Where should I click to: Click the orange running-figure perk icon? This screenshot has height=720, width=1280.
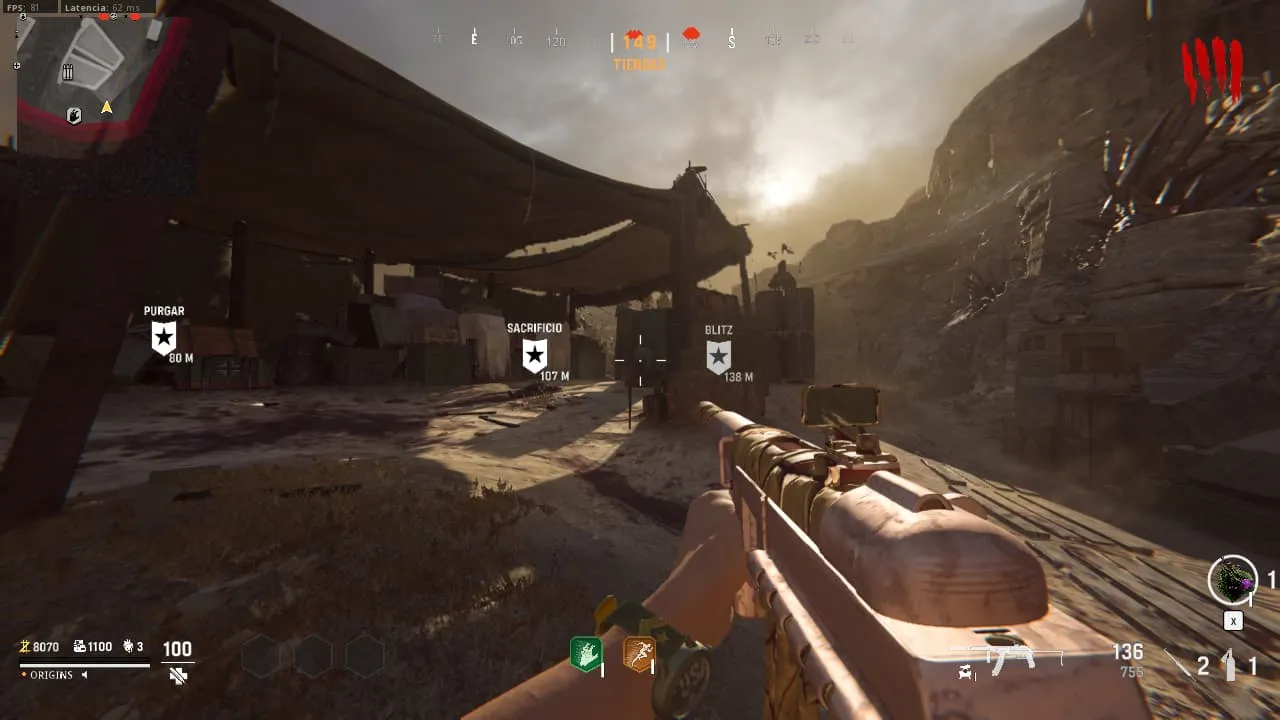coord(638,655)
